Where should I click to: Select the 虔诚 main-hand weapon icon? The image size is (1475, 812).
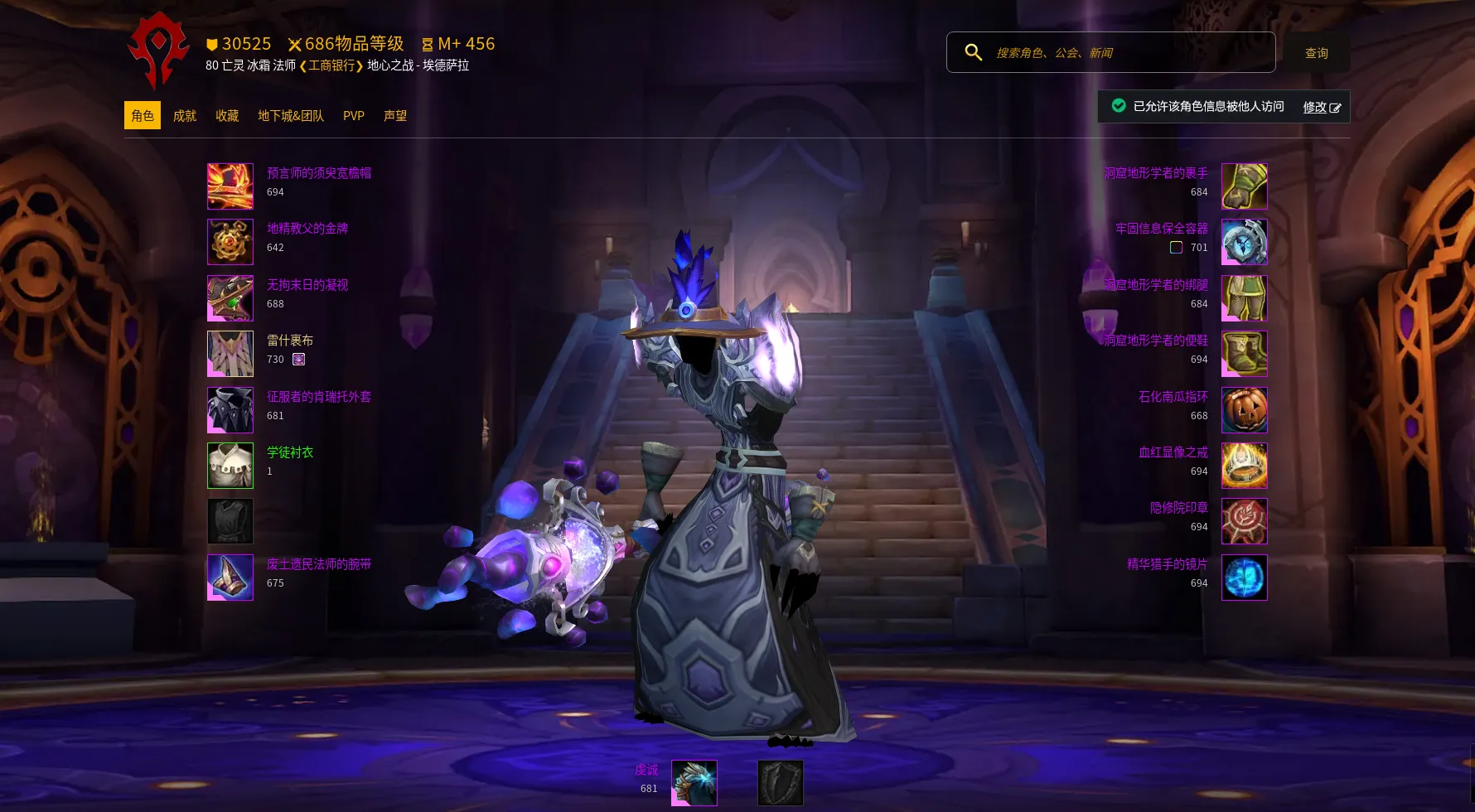point(694,783)
